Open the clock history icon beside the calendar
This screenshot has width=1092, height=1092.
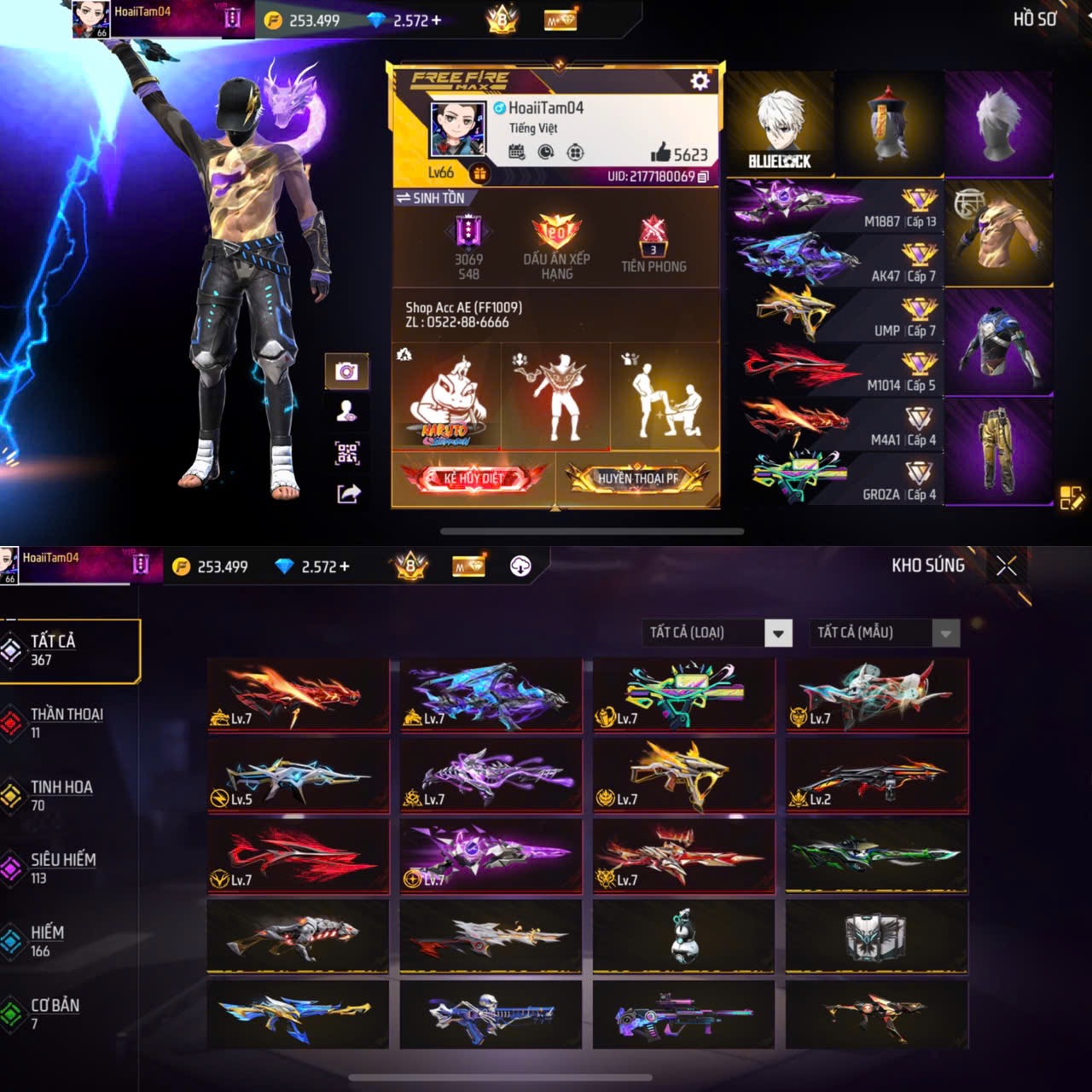point(544,154)
